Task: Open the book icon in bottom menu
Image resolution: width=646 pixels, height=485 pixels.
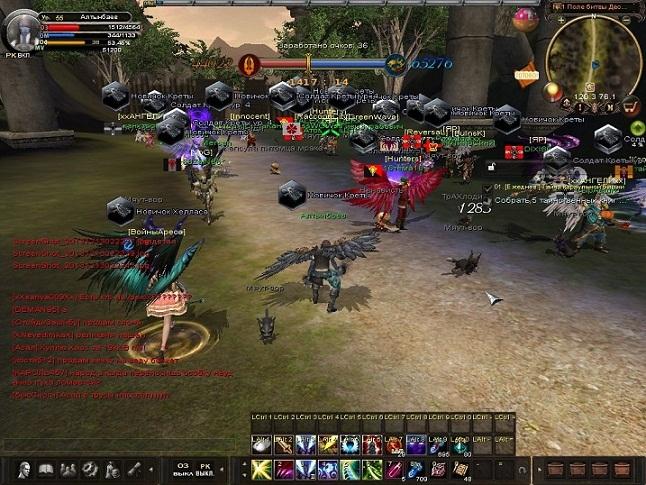Action: click(46, 469)
